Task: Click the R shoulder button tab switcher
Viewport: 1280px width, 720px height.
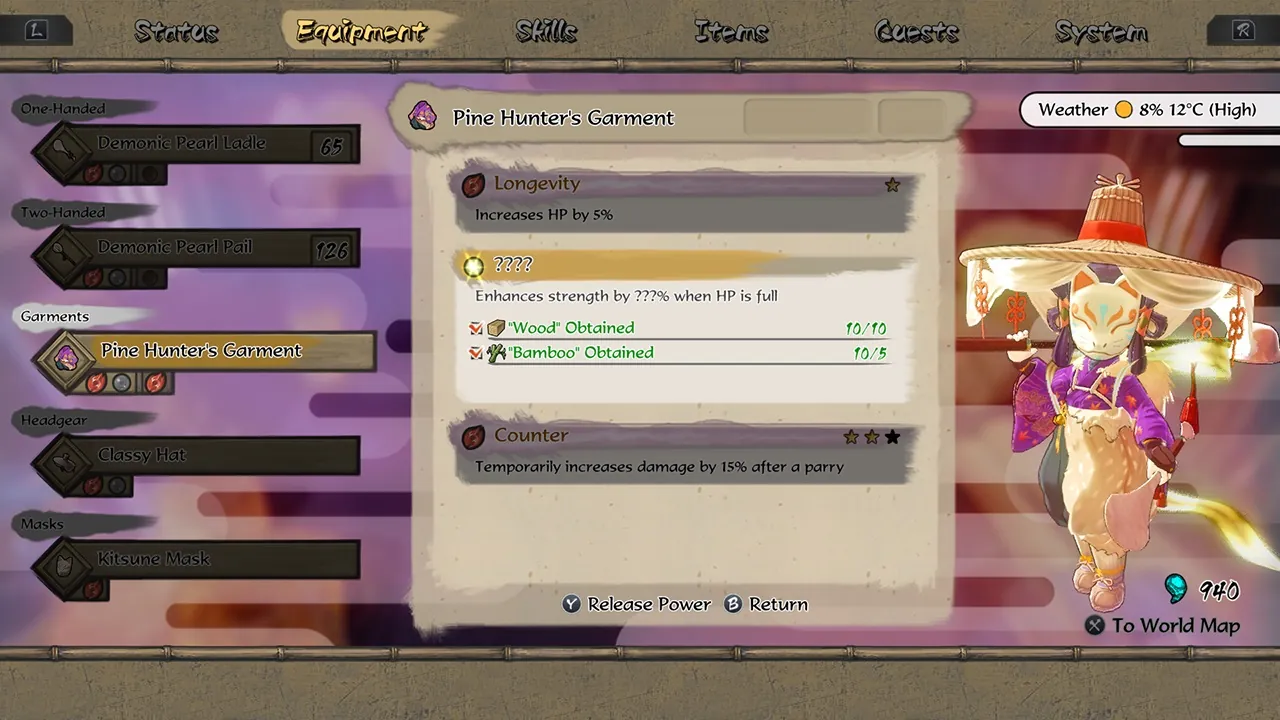Action: click(1242, 30)
